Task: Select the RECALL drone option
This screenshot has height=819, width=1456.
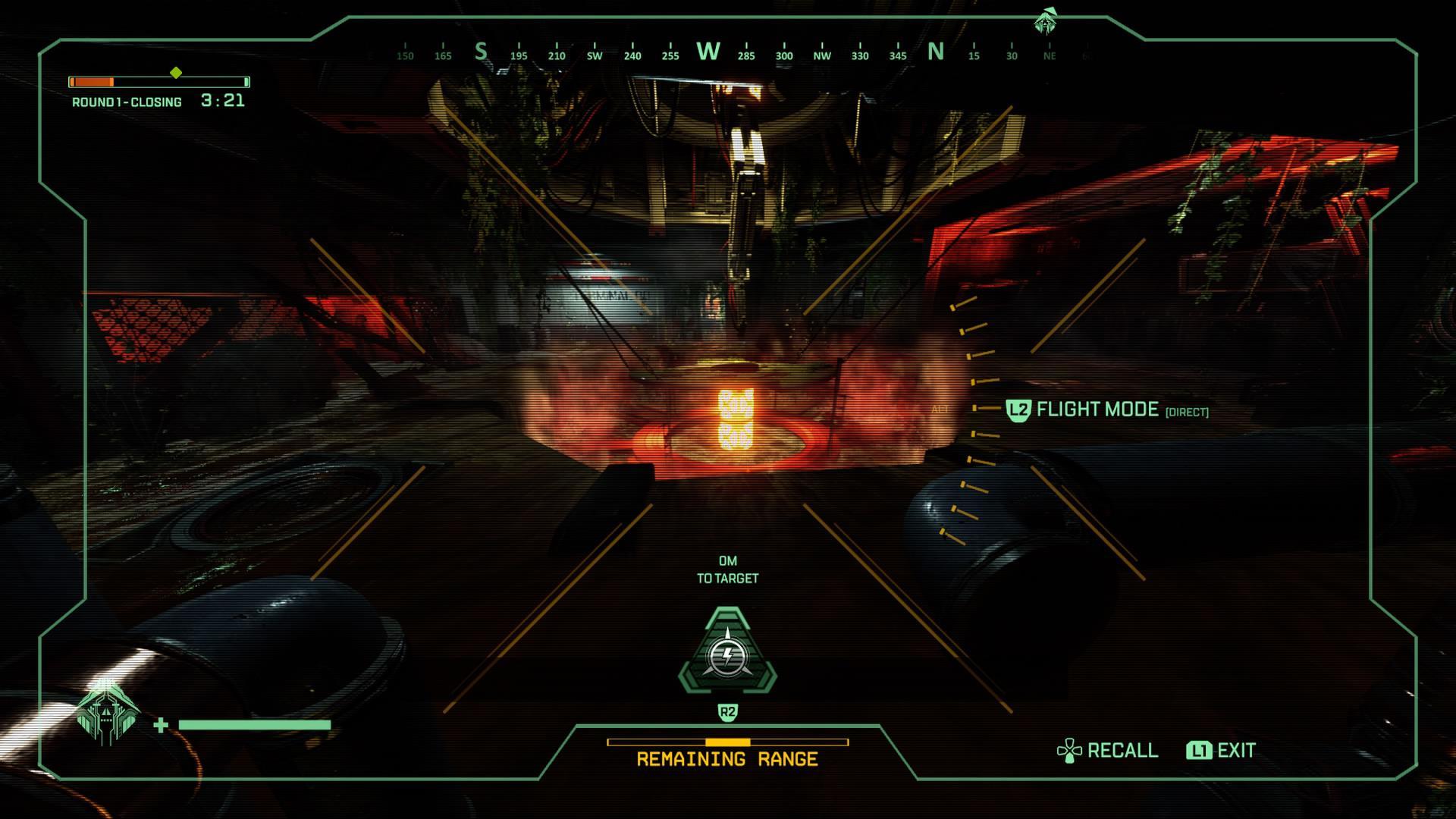Action: coord(1108,751)
